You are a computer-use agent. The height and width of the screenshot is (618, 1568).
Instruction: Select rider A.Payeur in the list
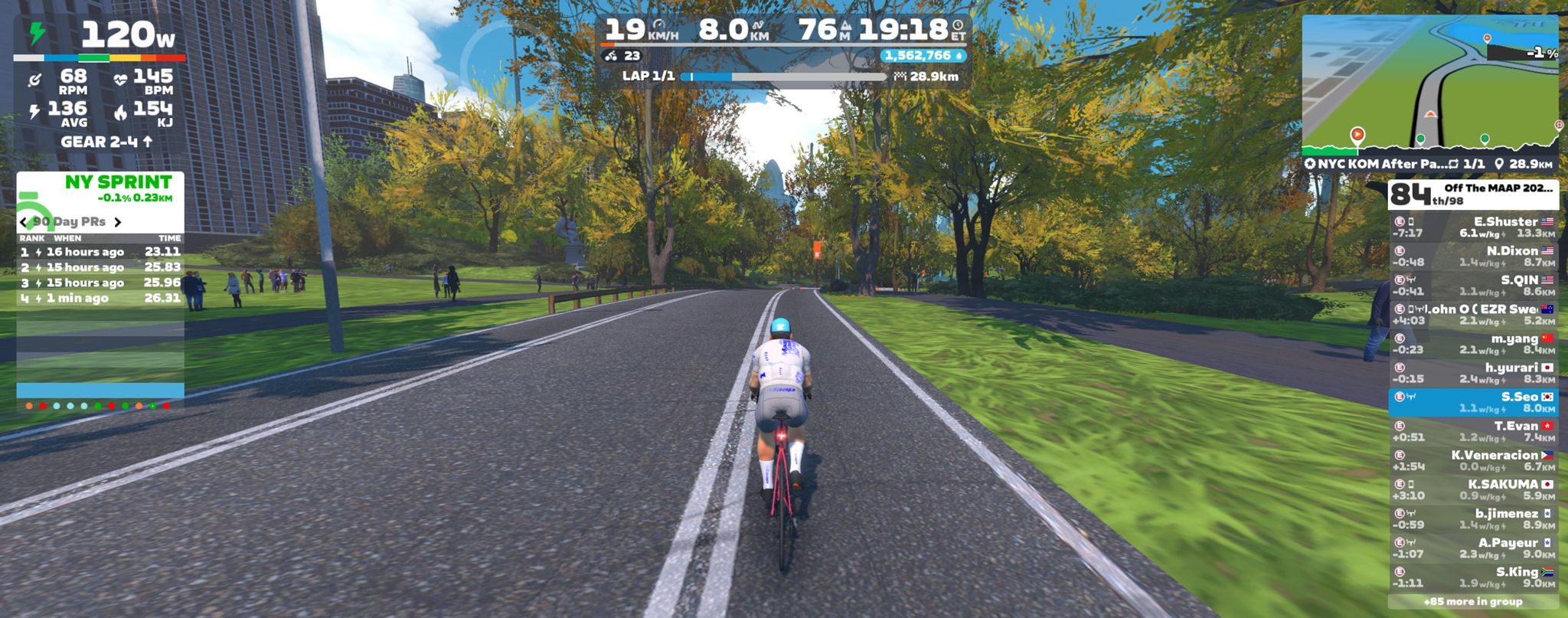[x=1472, y=548]
